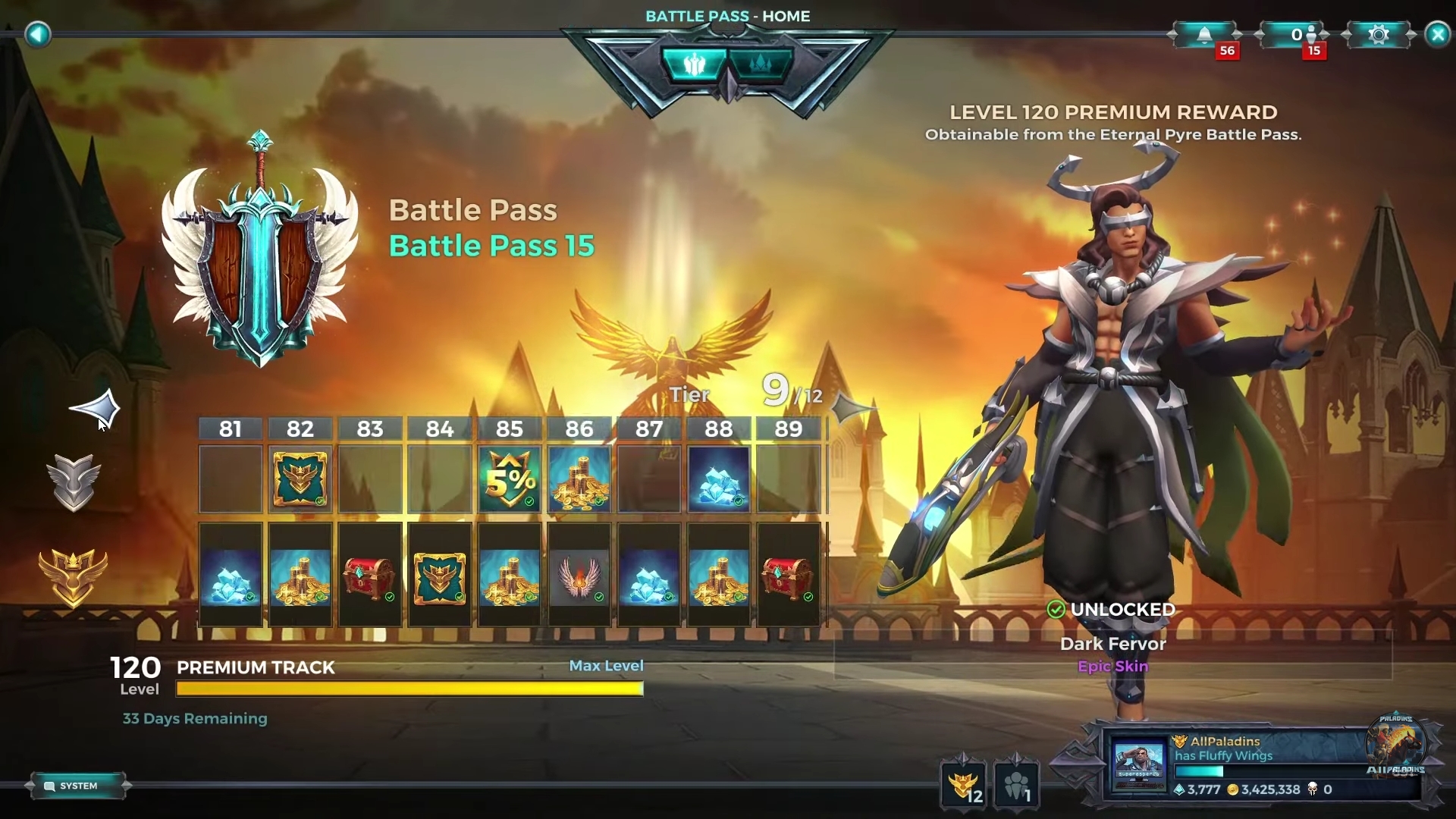Image resolution: width=1456 pixels, height=819 pixels.
Task: Click the yellow Premium Track progress bar
Action: click(409, 689)
